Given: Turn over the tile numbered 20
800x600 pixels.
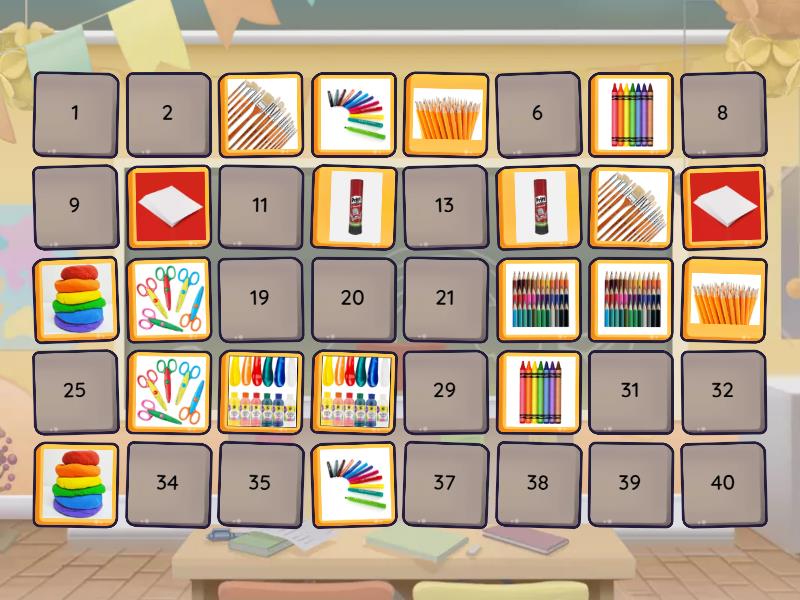Looking at the screenshot, I should (352, 298).
